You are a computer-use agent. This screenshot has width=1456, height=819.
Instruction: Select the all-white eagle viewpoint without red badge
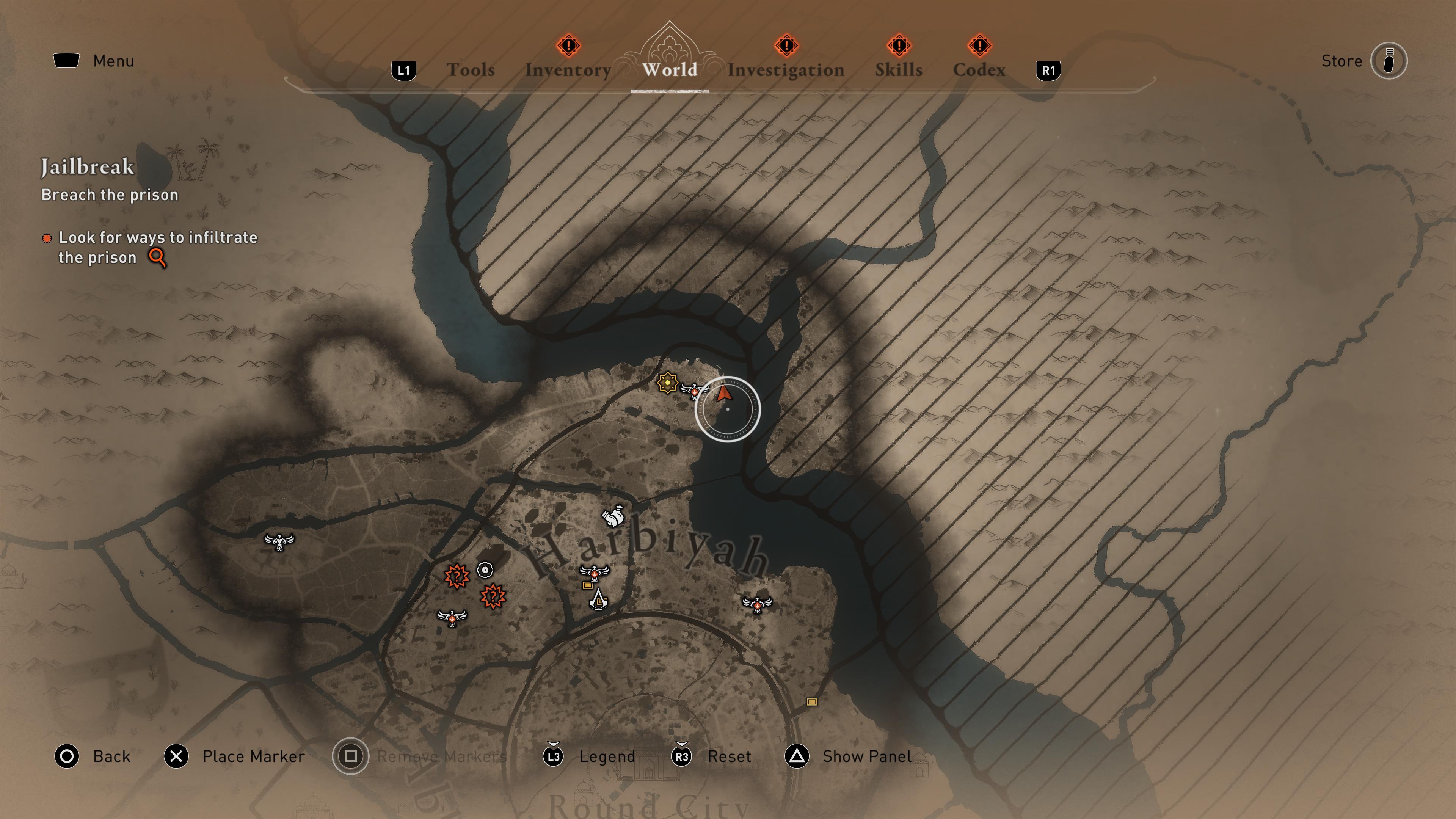pyautogui.click(x=279, y=542)
